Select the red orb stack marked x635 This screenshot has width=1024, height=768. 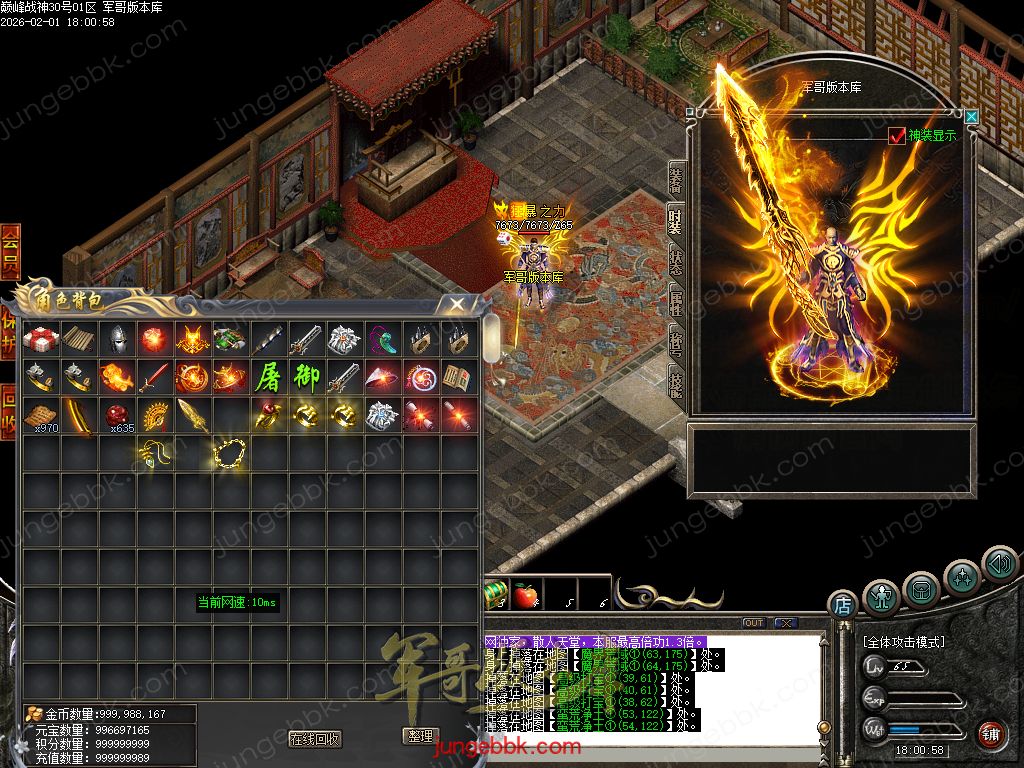[117, 415]
